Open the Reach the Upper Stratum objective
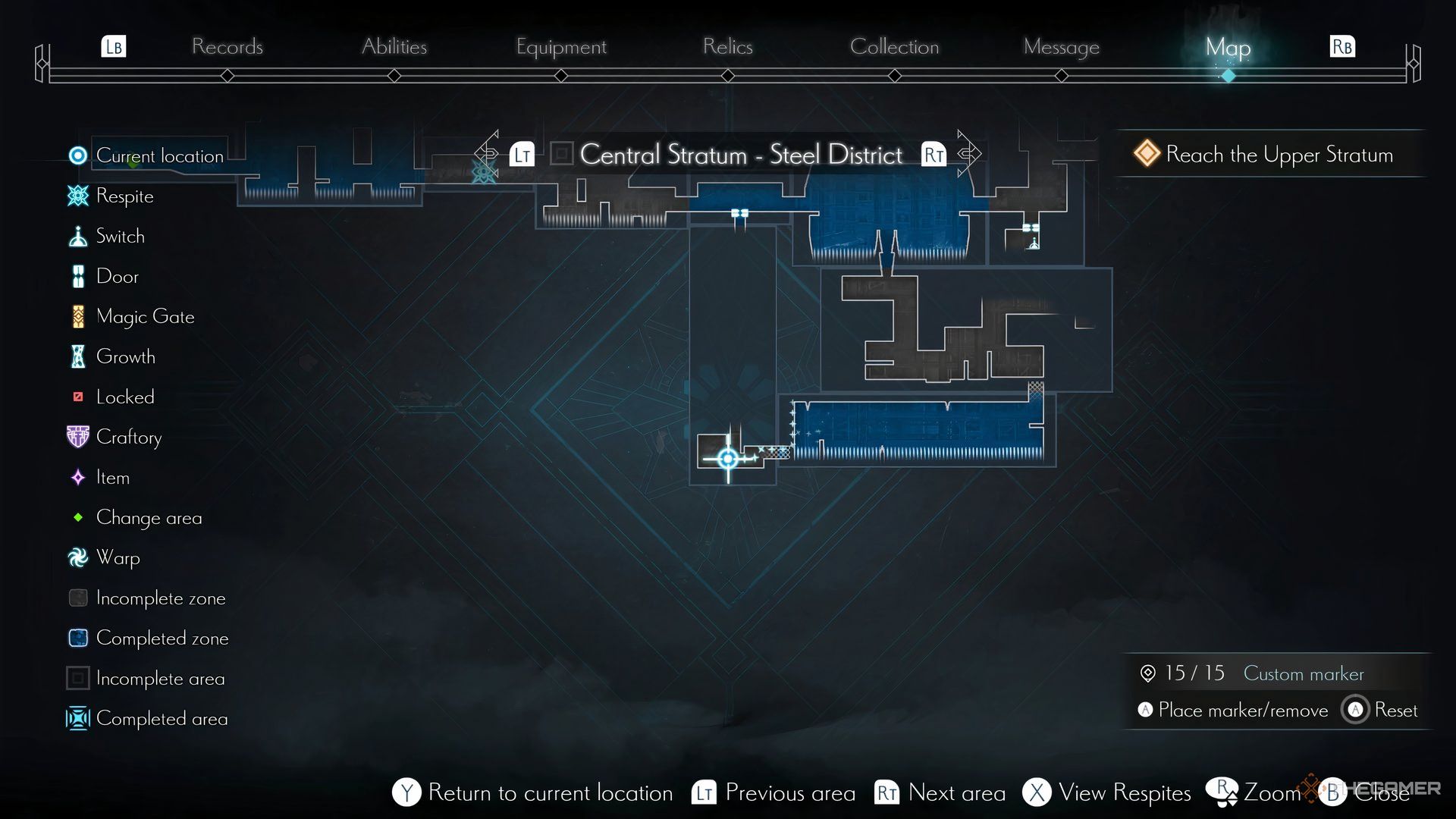The height and width of the screenshot is (819, 1456). [x=1279, y=155]
